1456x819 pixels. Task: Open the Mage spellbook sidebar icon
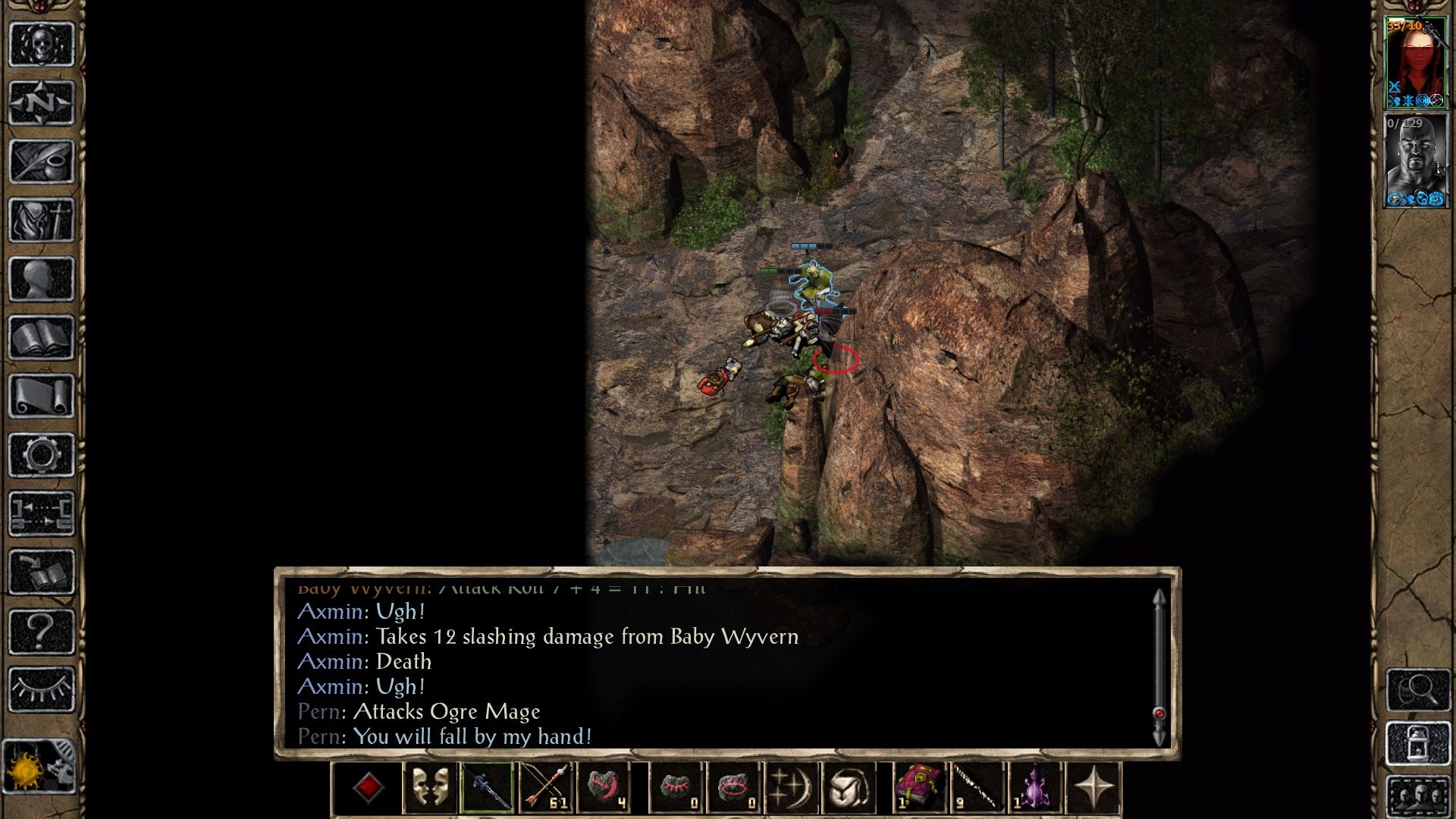click(42, 337)
